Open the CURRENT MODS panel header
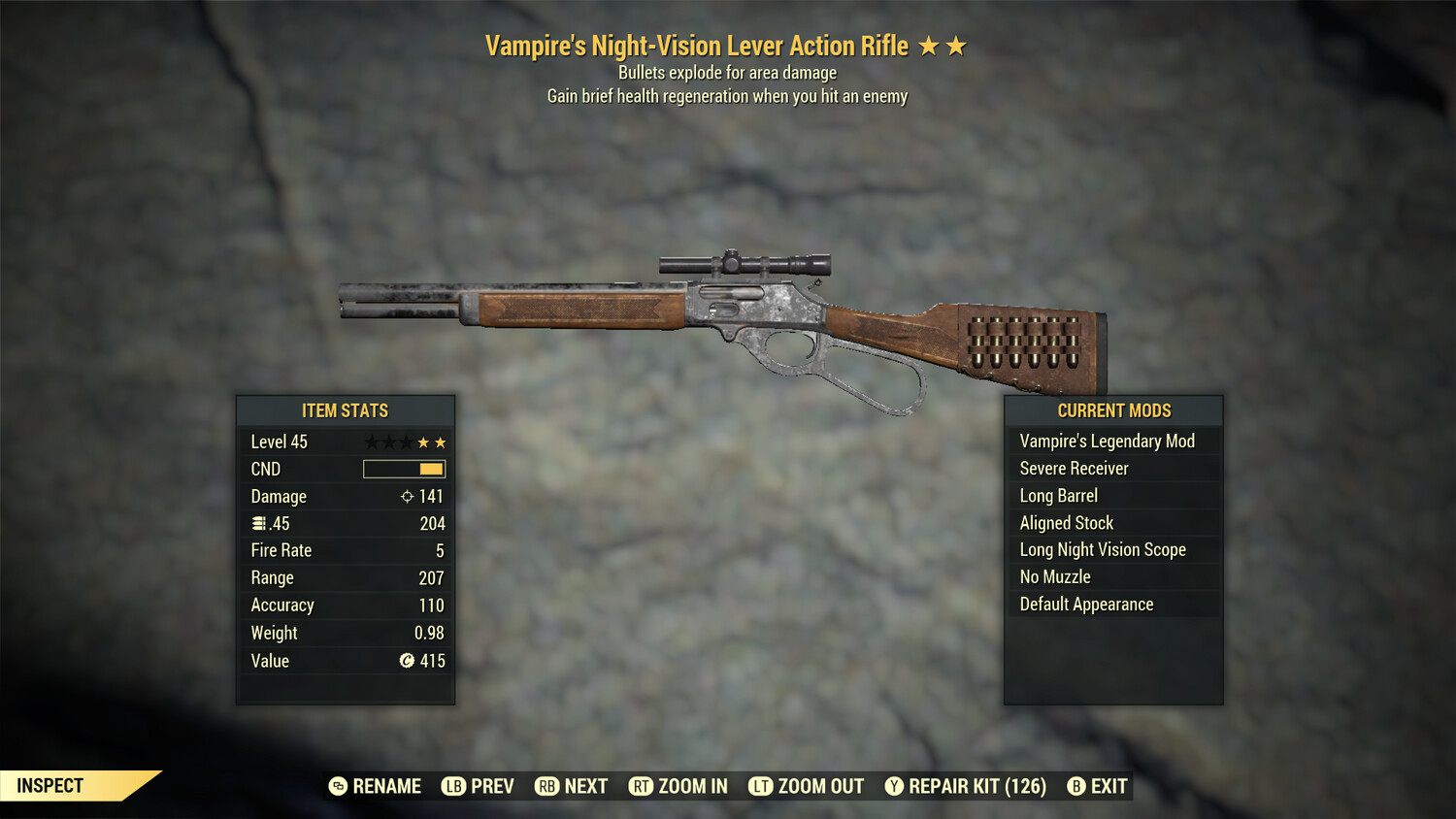Screen dimensions: 1456x819 pyautogui.click(x=1113, y=410)
